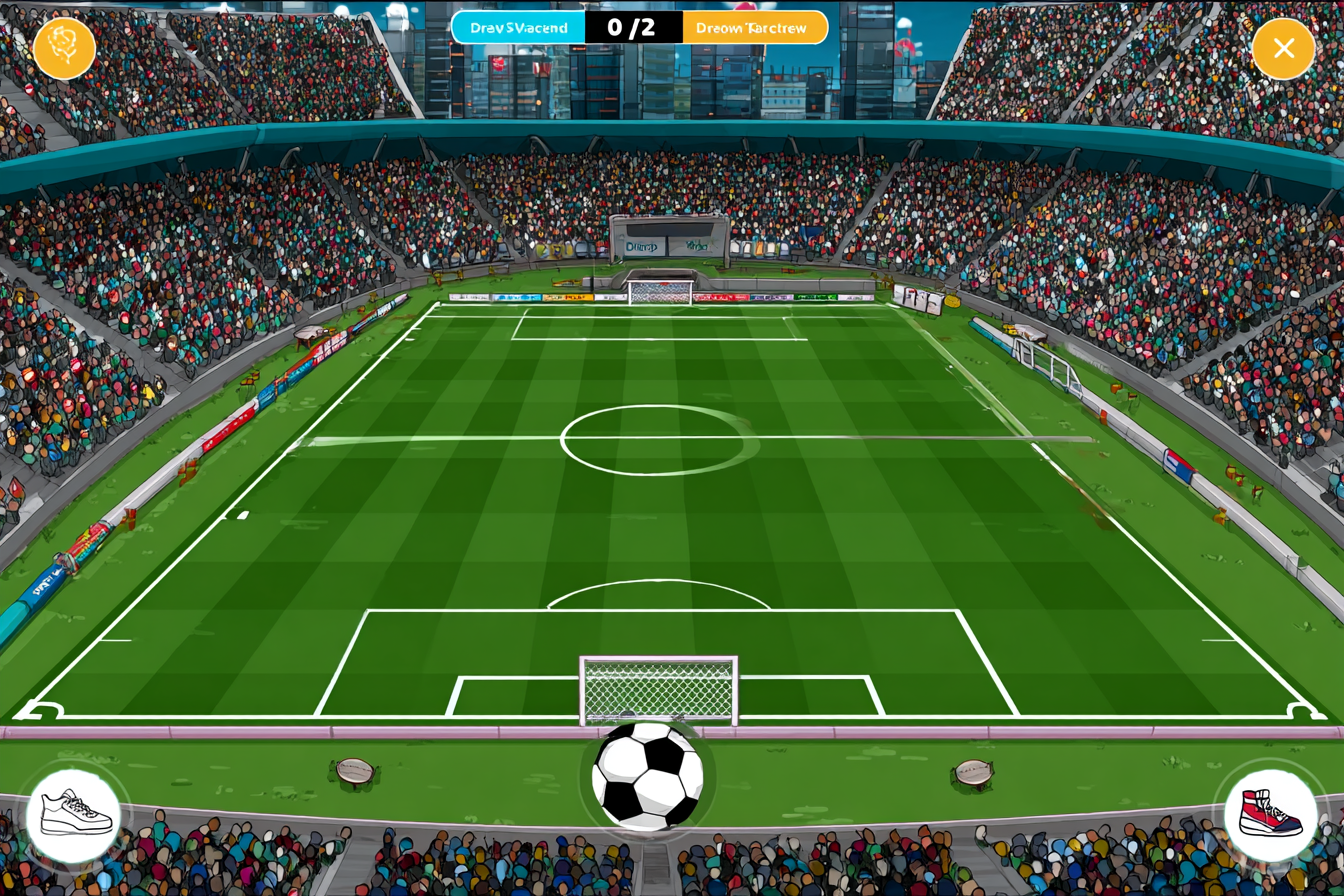Viewport: 1344px width, 896px height.
Task: Expand the Dreow Tarctrew team panel
Action: coord(754,27)
